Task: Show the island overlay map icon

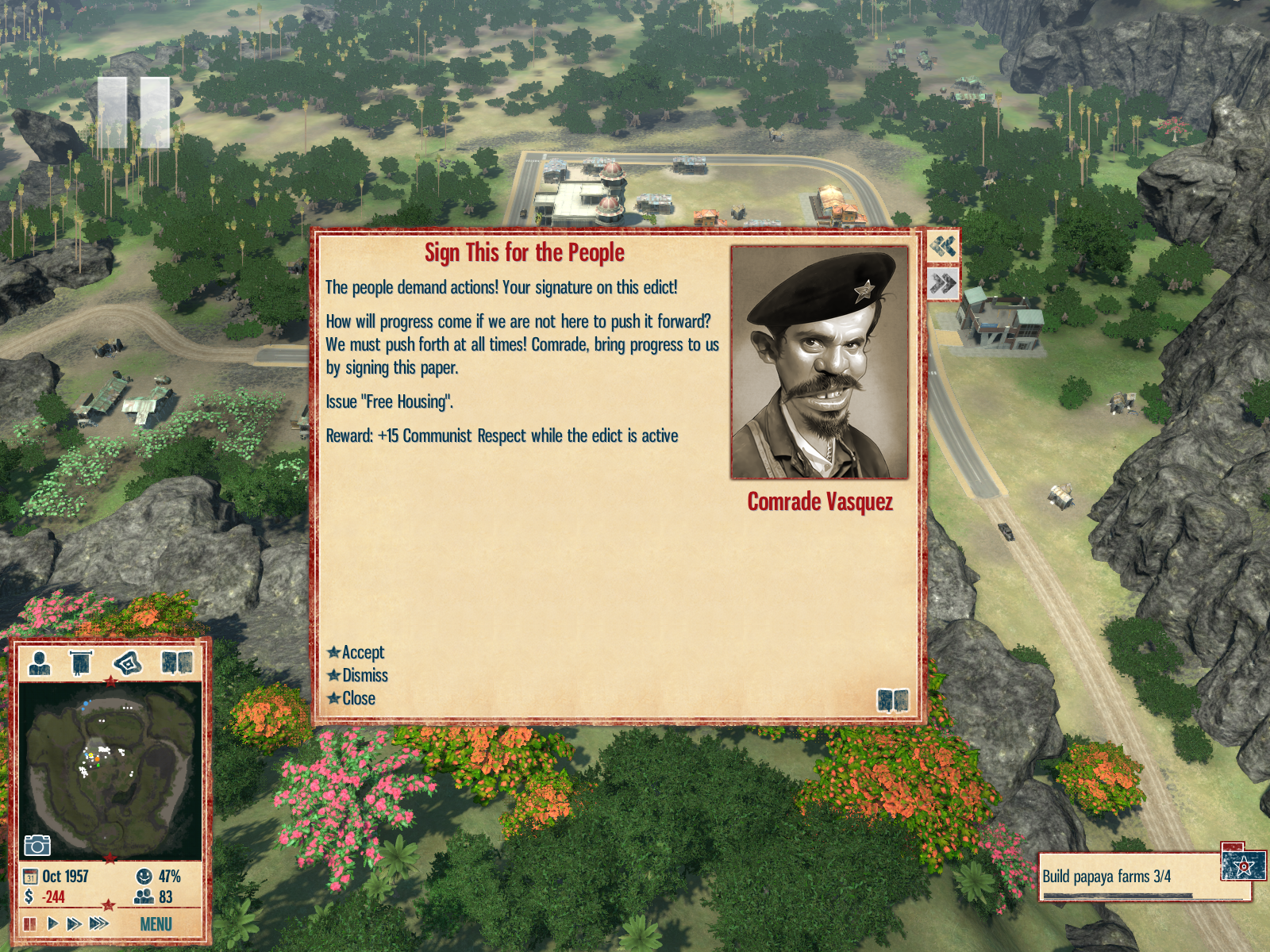Action: click(x=127, y=662)
